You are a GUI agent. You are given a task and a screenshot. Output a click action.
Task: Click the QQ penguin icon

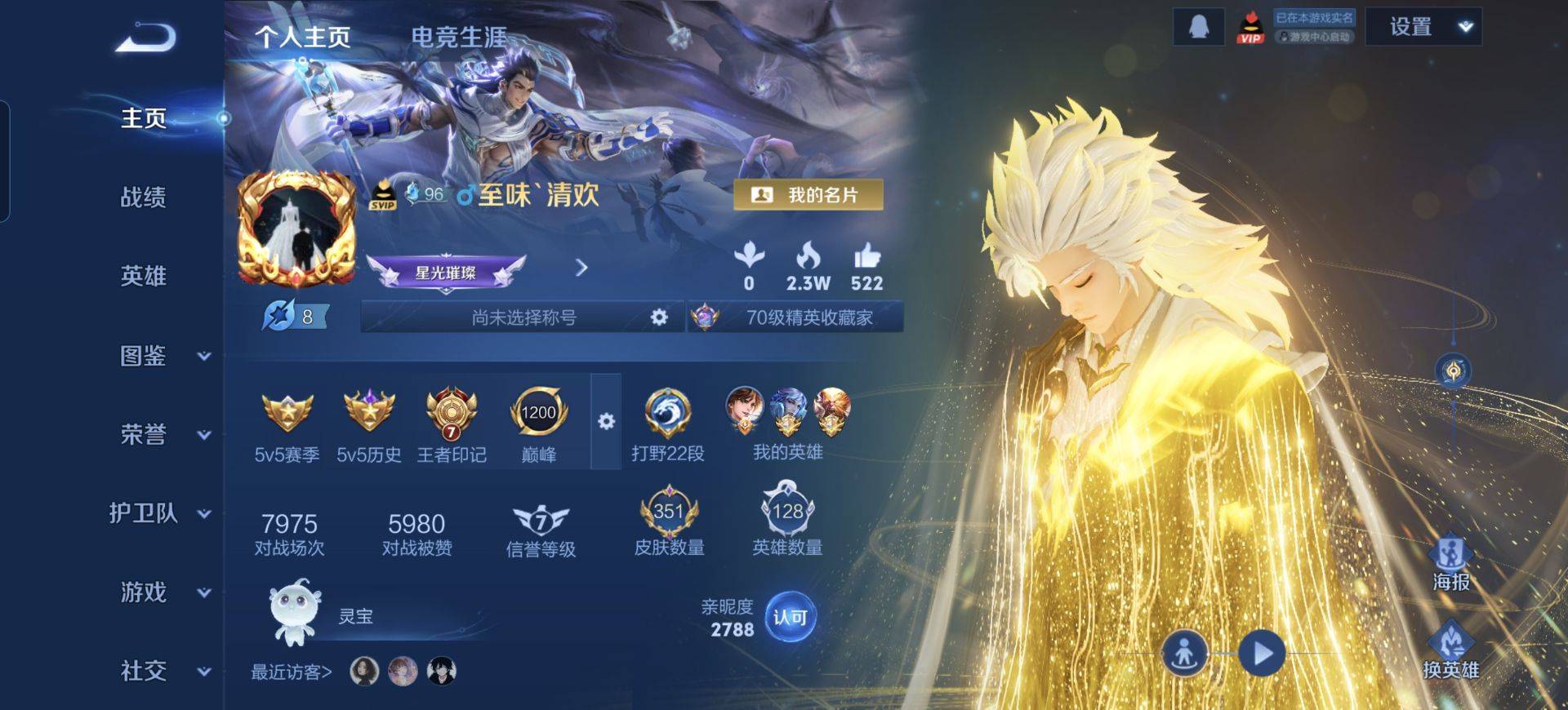[x=1198, y=27]
